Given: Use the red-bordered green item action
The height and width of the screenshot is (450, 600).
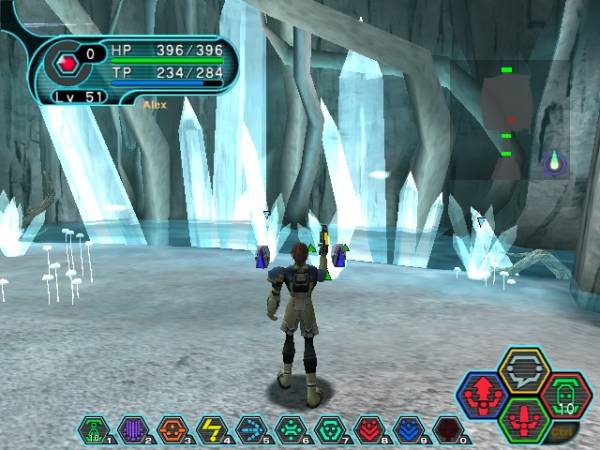Looking at the screenshot, I should [x=565, y=393].
